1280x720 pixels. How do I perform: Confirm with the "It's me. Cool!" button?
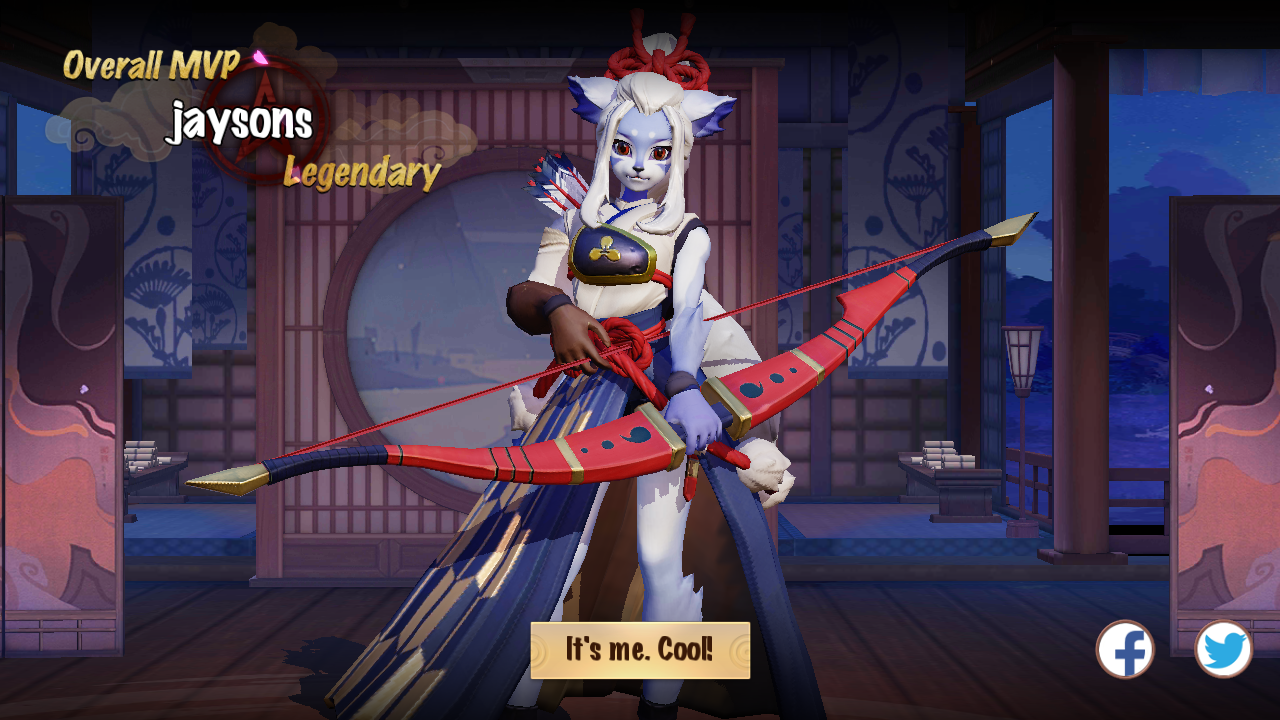tap(640, 650)
